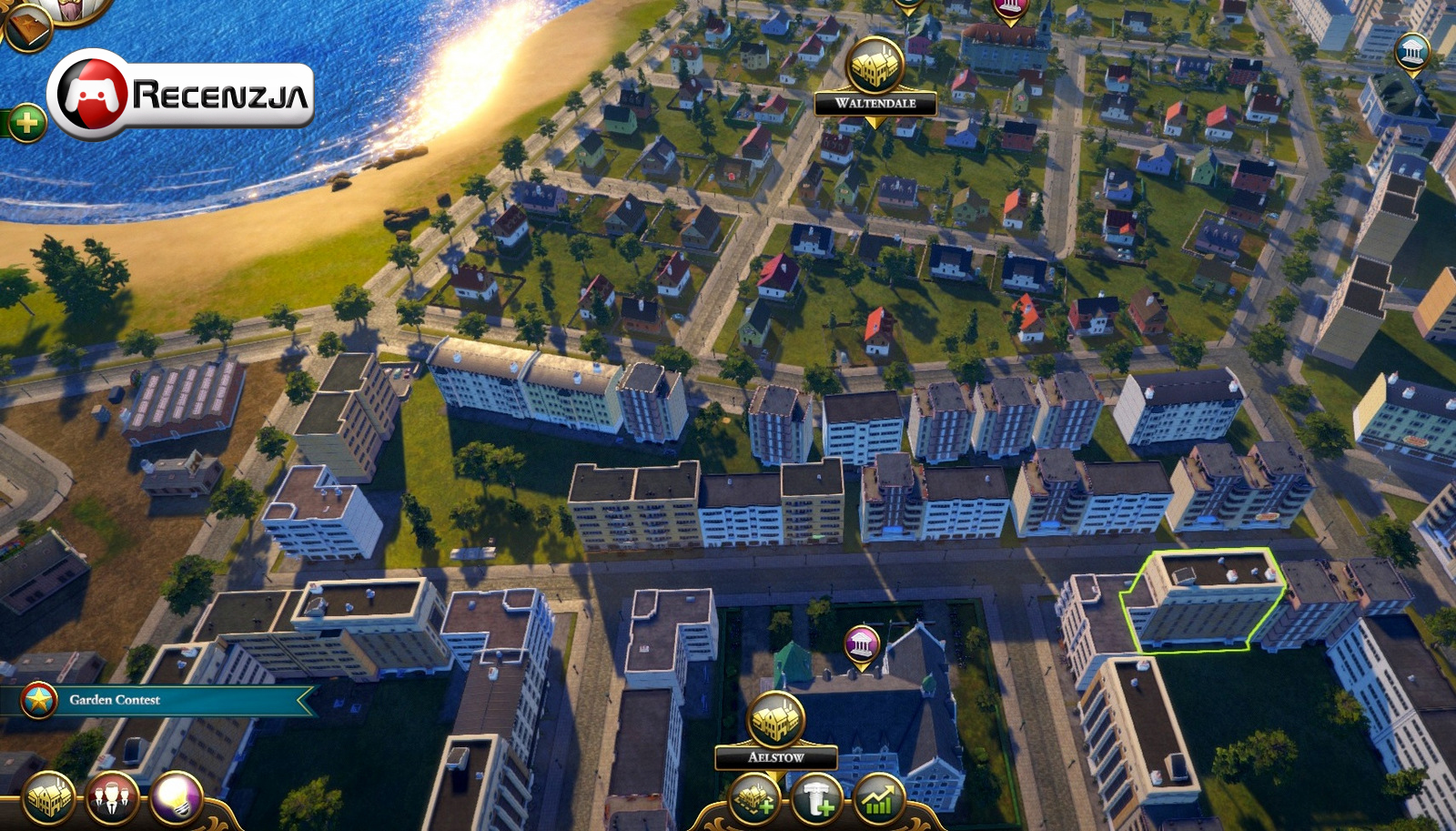Click the Aelstow name label
The width and height of the screenshot is (1456, 831).
[778, 757]
